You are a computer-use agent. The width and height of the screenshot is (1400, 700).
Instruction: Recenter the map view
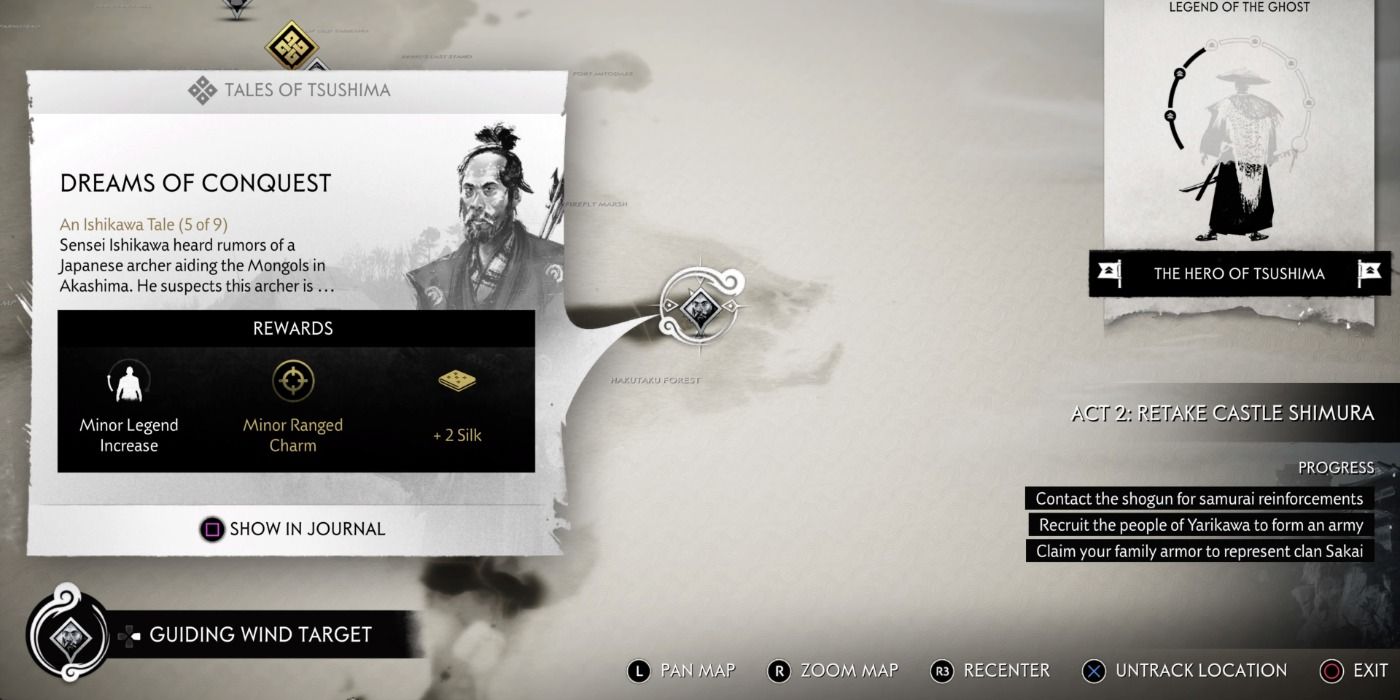(x=990, y=670)
